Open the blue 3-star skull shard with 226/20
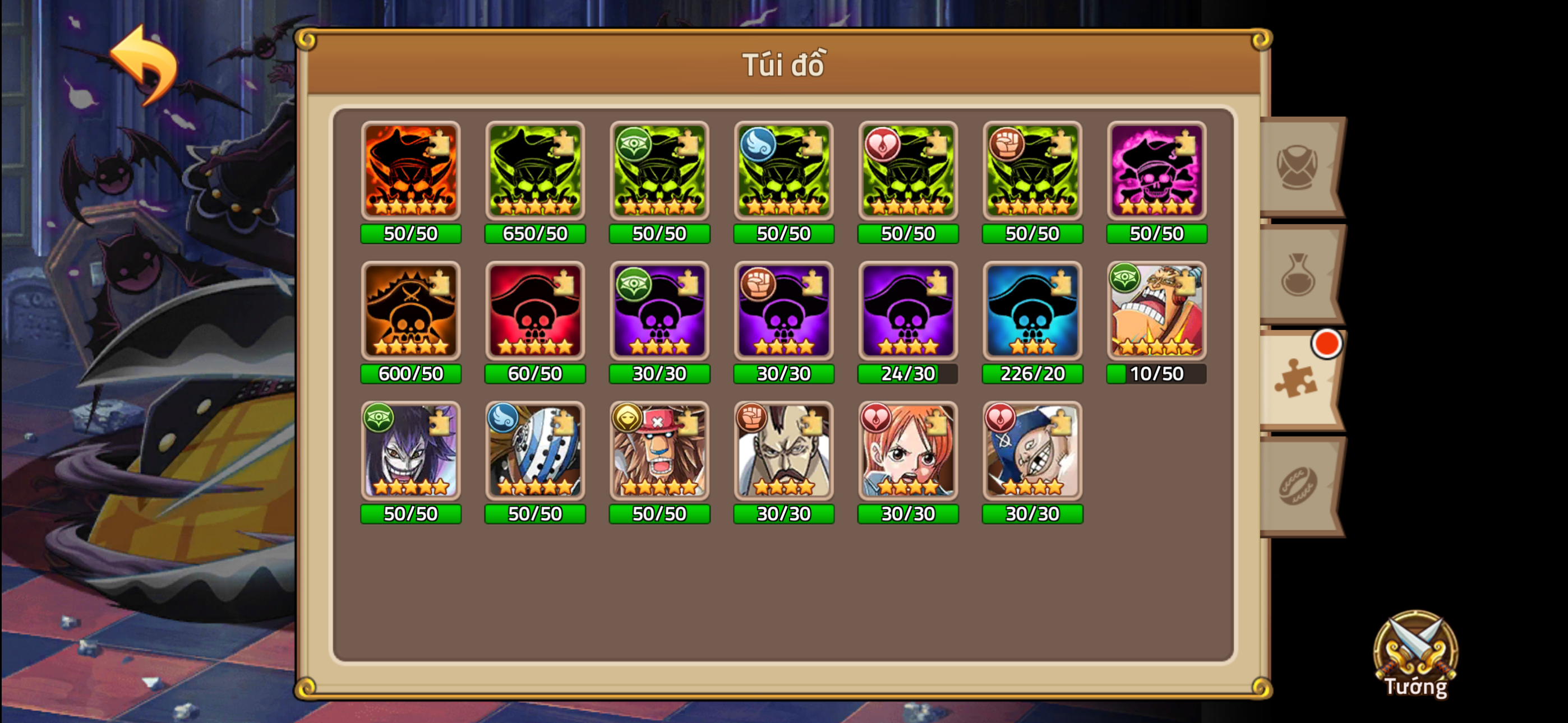The width and height of the screenshot is (1568, 723). pyautogui.click(x=1032, y=310)
